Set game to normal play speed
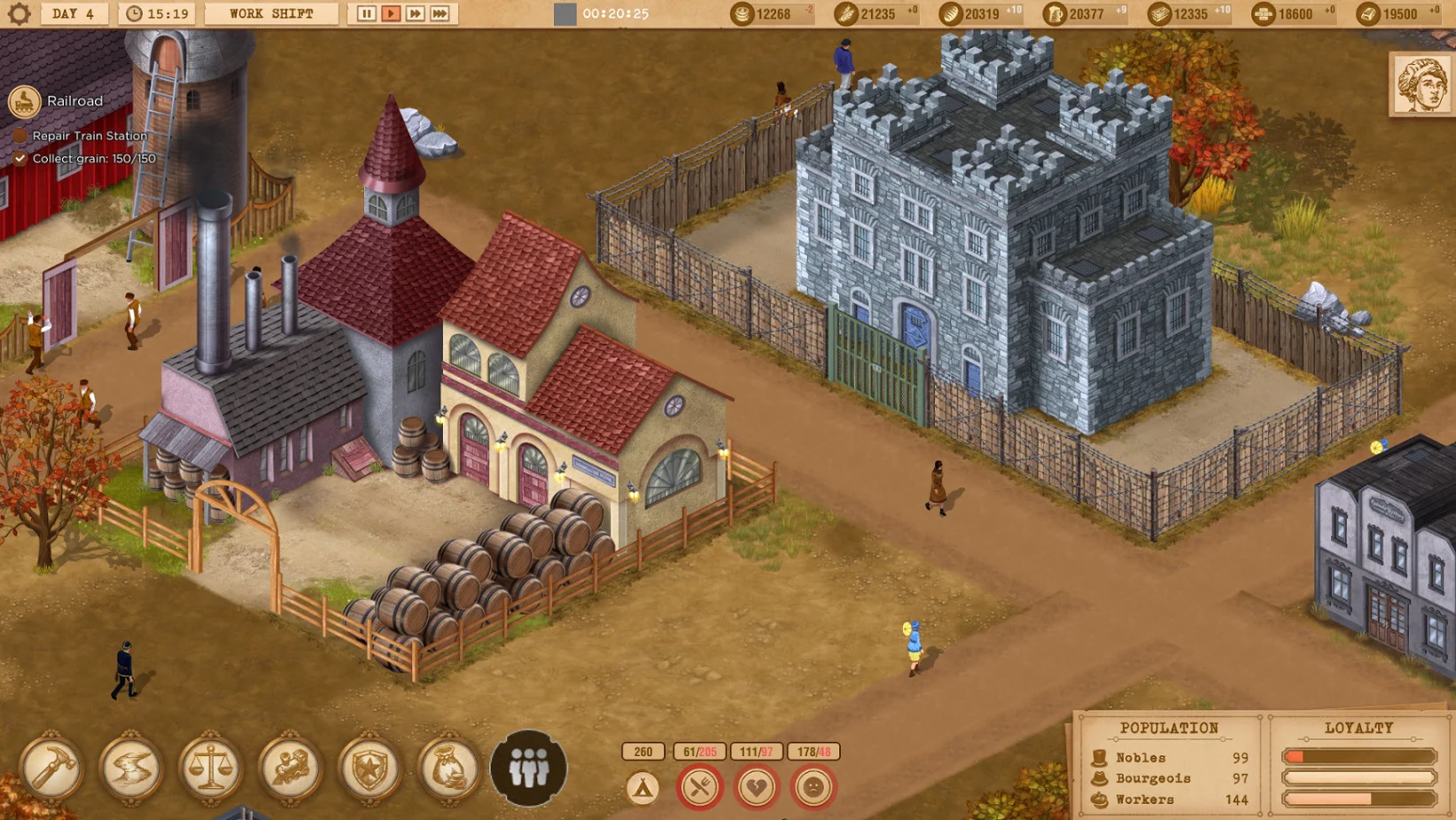Screen dimensions: 1456x820 (x=391, y=13)
